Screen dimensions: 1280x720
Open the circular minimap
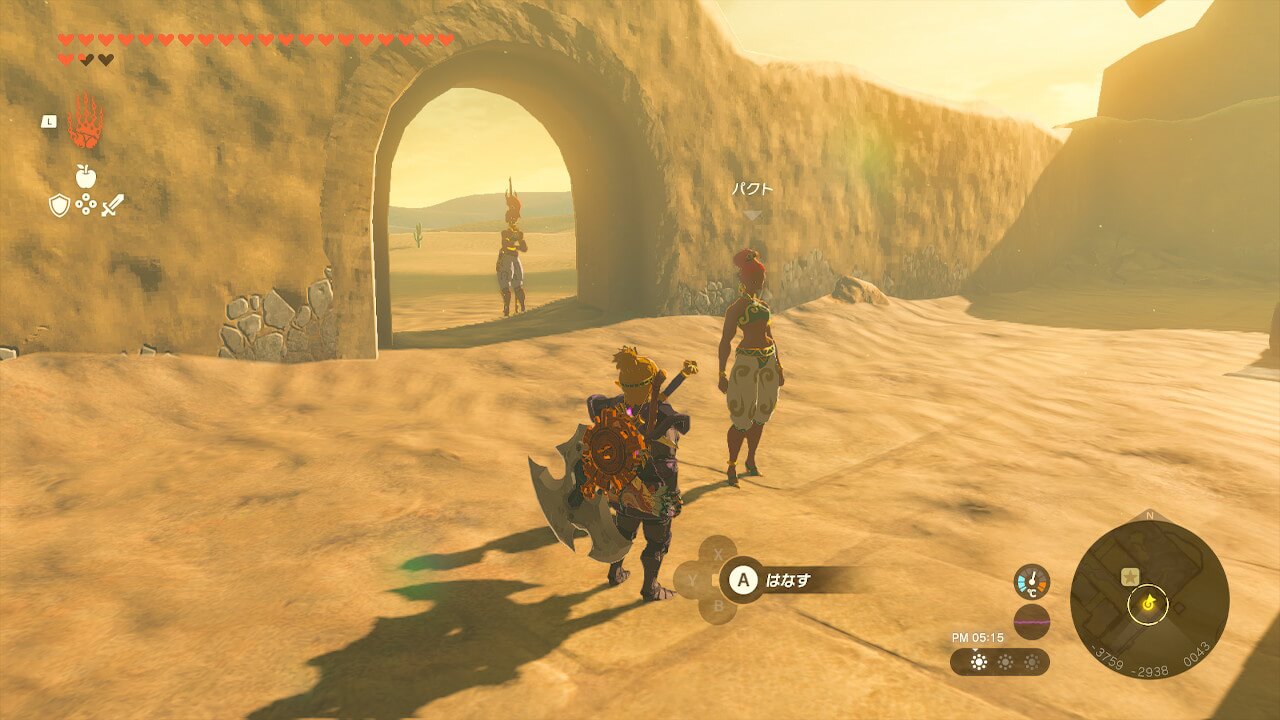(1149, 600)
